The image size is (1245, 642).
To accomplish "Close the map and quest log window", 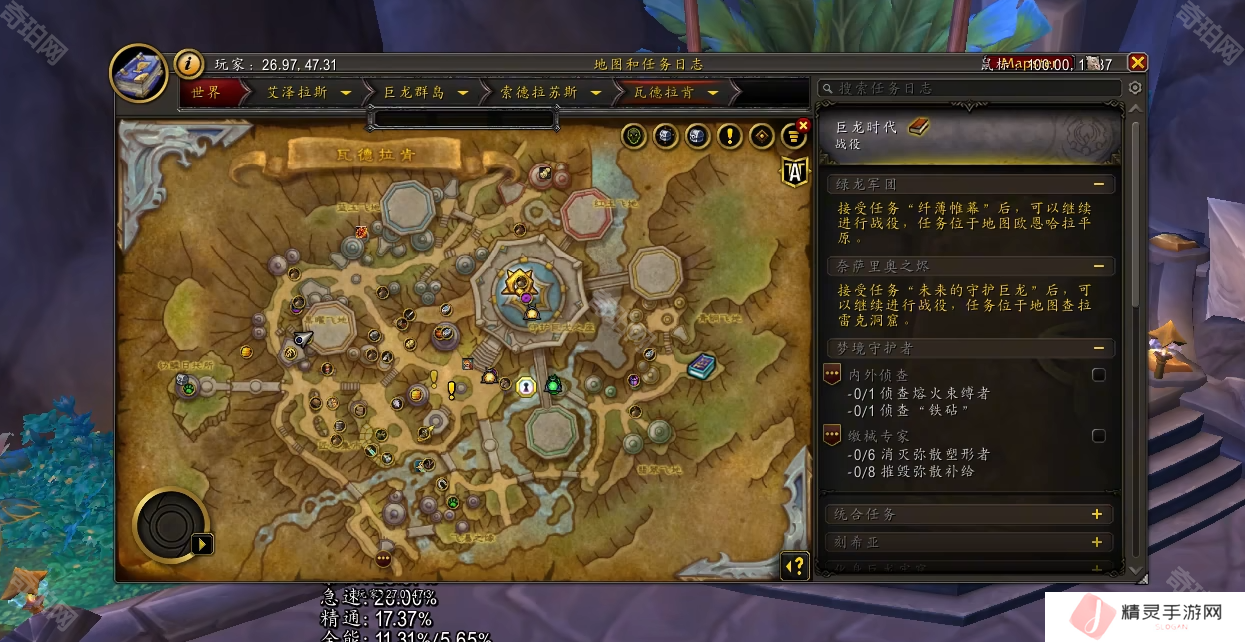I will pyautogui.click(x=1137, y=63).
